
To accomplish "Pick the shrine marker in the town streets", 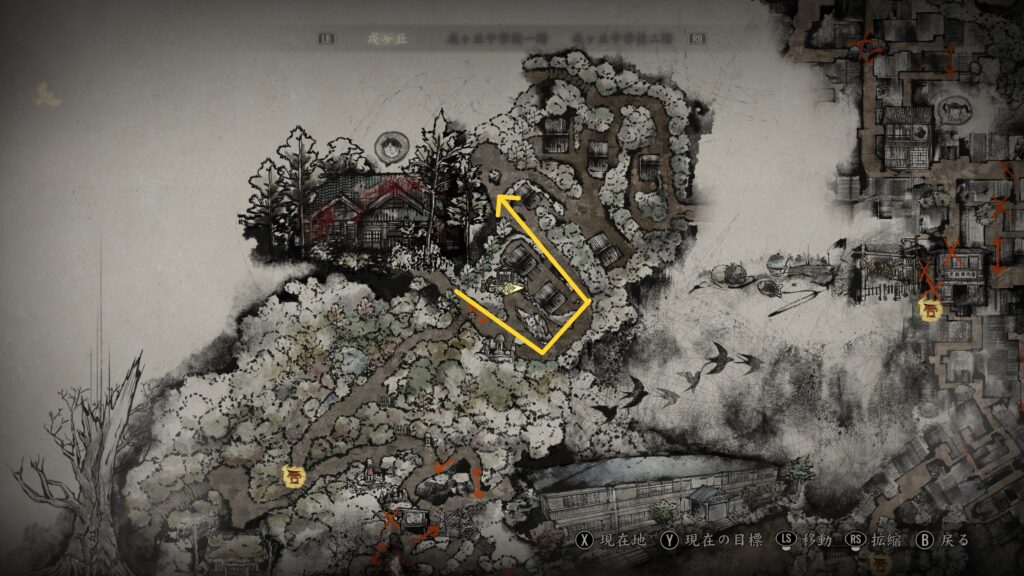I will coord(931,309).
